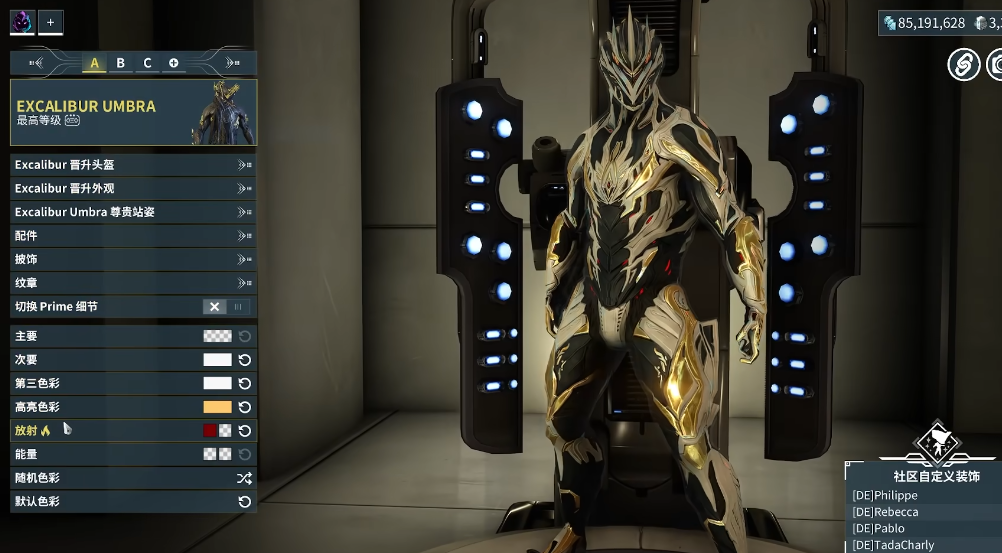Open the 纹章 sigil menu
This screenshot has width=1002, height=553.
coord(133,283)
